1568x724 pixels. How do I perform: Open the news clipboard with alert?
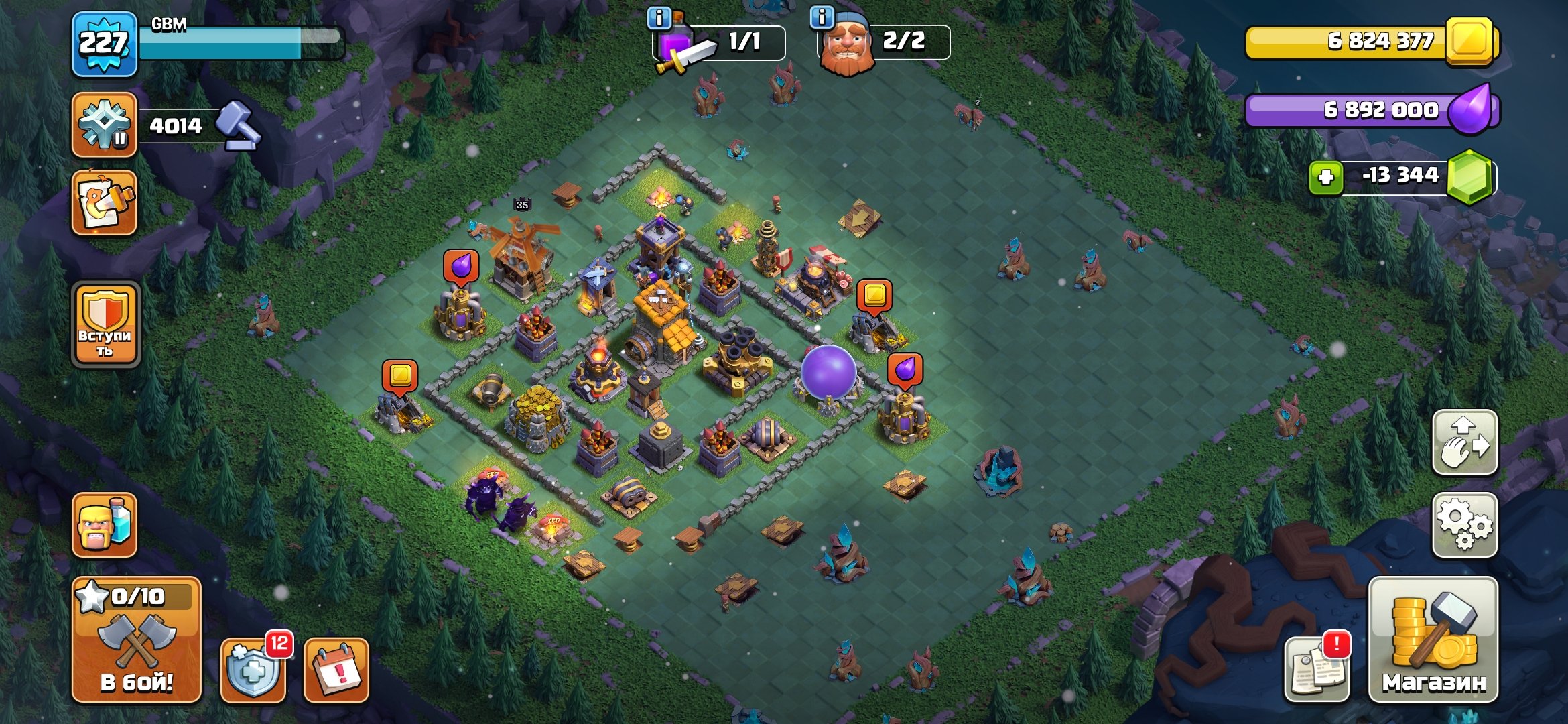pyautogui.click(x=1317, y=668)
